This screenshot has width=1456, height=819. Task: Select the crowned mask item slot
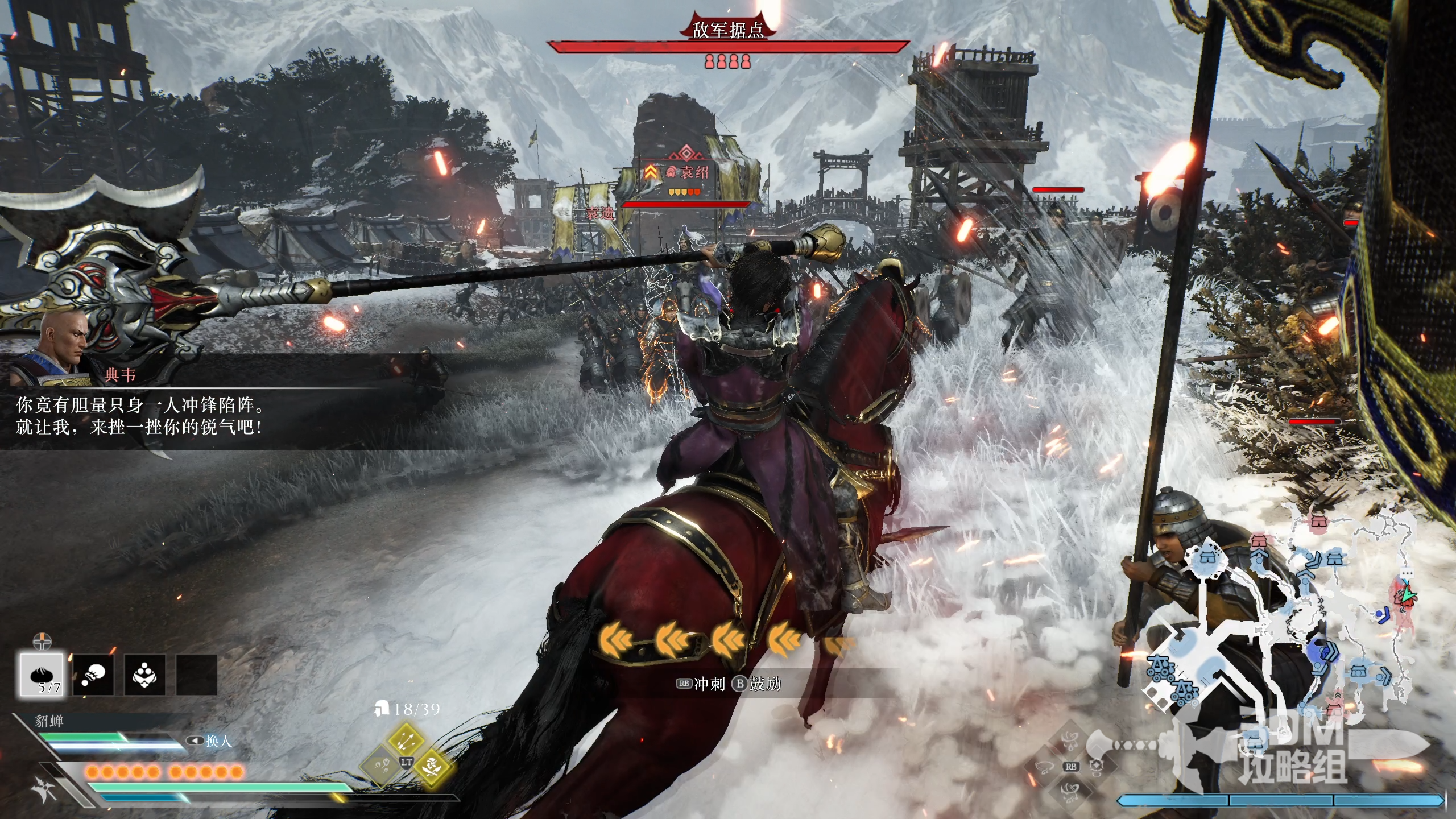144,675
